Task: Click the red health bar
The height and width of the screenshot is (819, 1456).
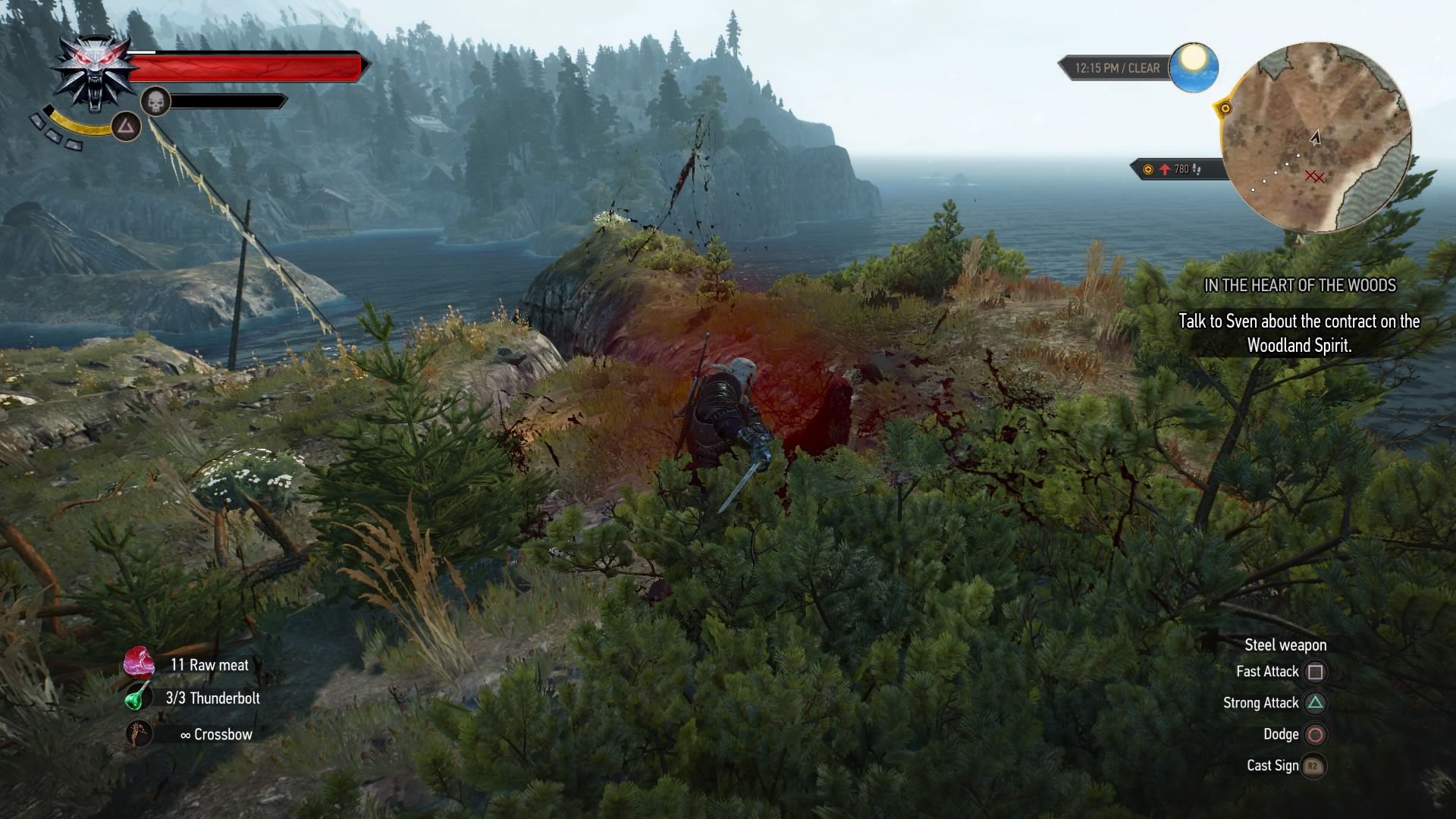Action: tap(246, 67)
